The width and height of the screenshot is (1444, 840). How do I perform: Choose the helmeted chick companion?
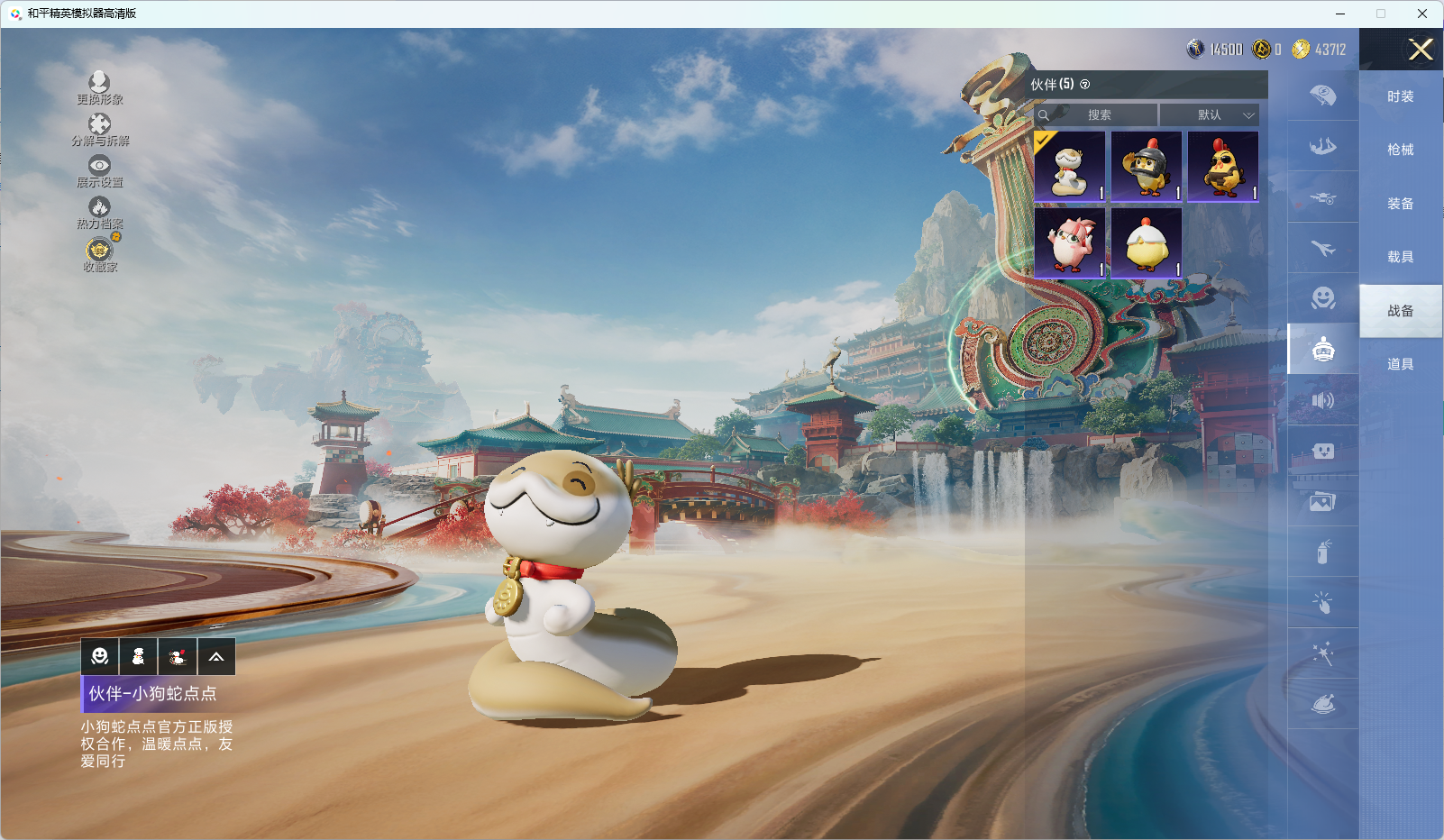click(x=1147, y=167)
